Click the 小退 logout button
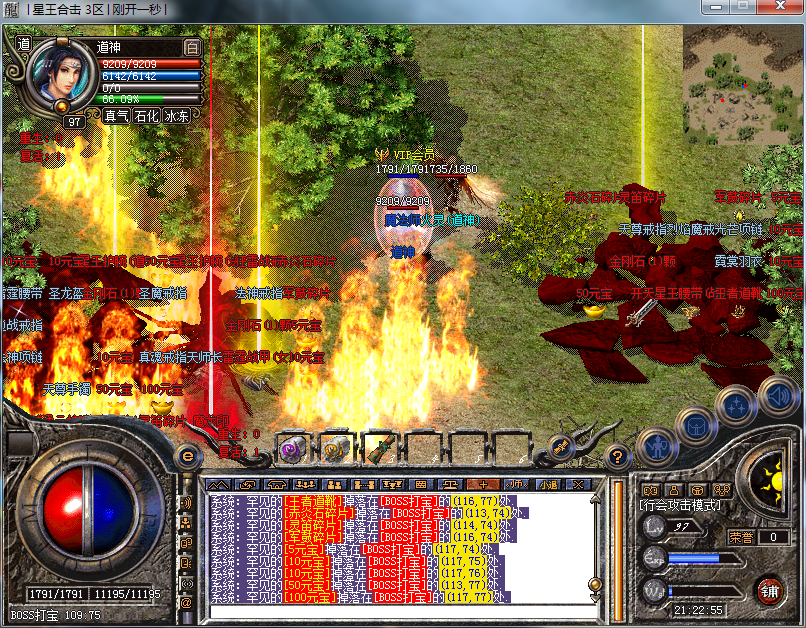The image size is (806, 628). click(x=547, y=484)
